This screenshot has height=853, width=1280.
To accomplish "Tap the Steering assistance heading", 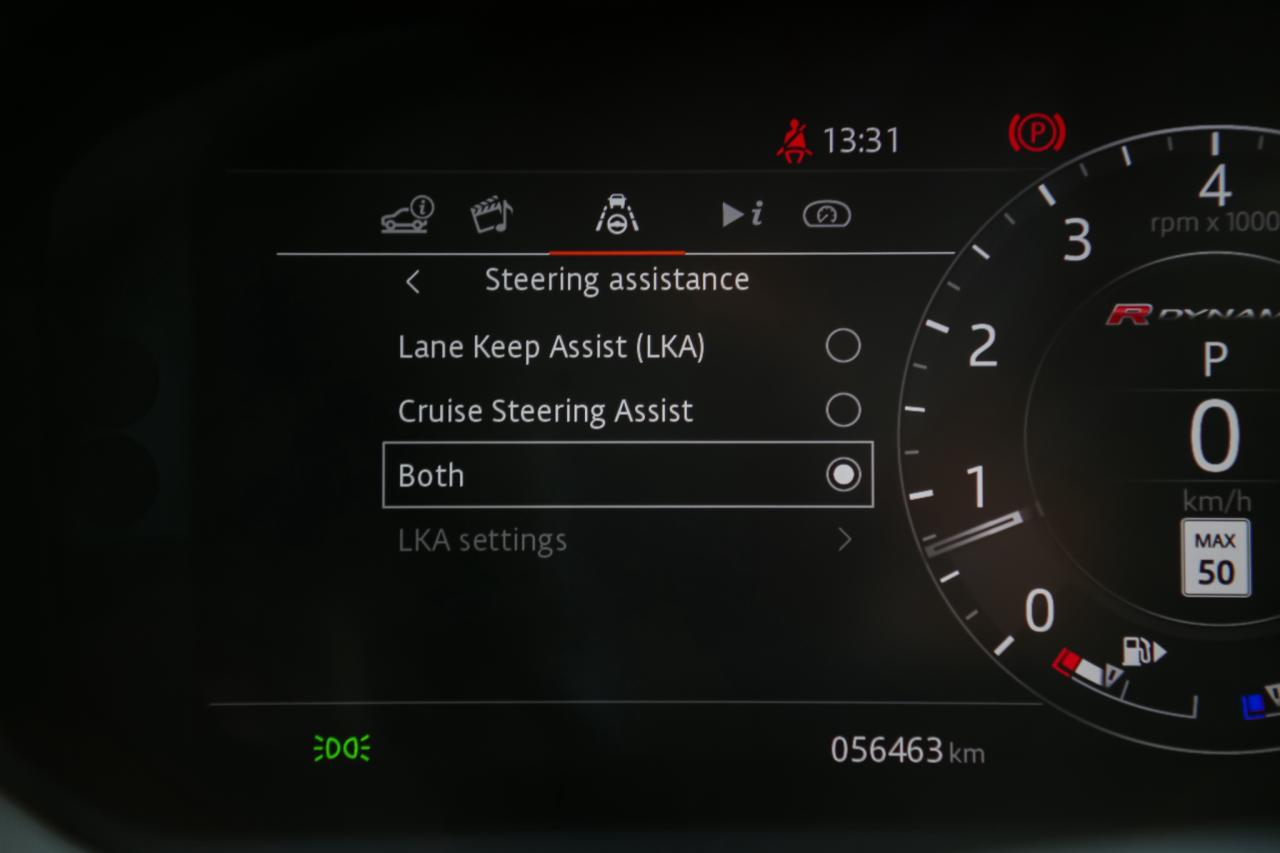I will coord(617,280).
